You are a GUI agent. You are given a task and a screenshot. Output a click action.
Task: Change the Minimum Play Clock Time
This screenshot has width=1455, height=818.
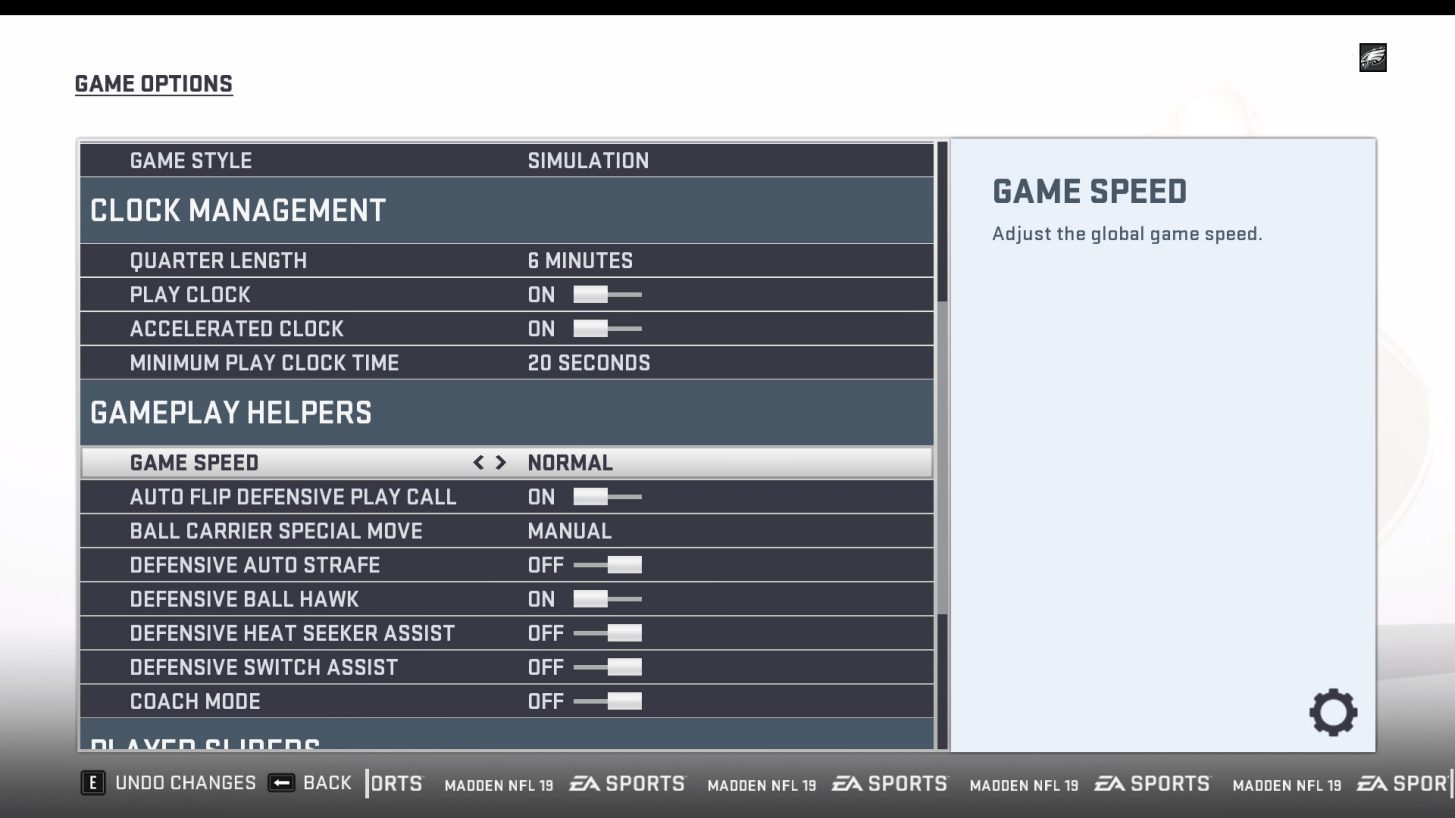pos(400,362)
